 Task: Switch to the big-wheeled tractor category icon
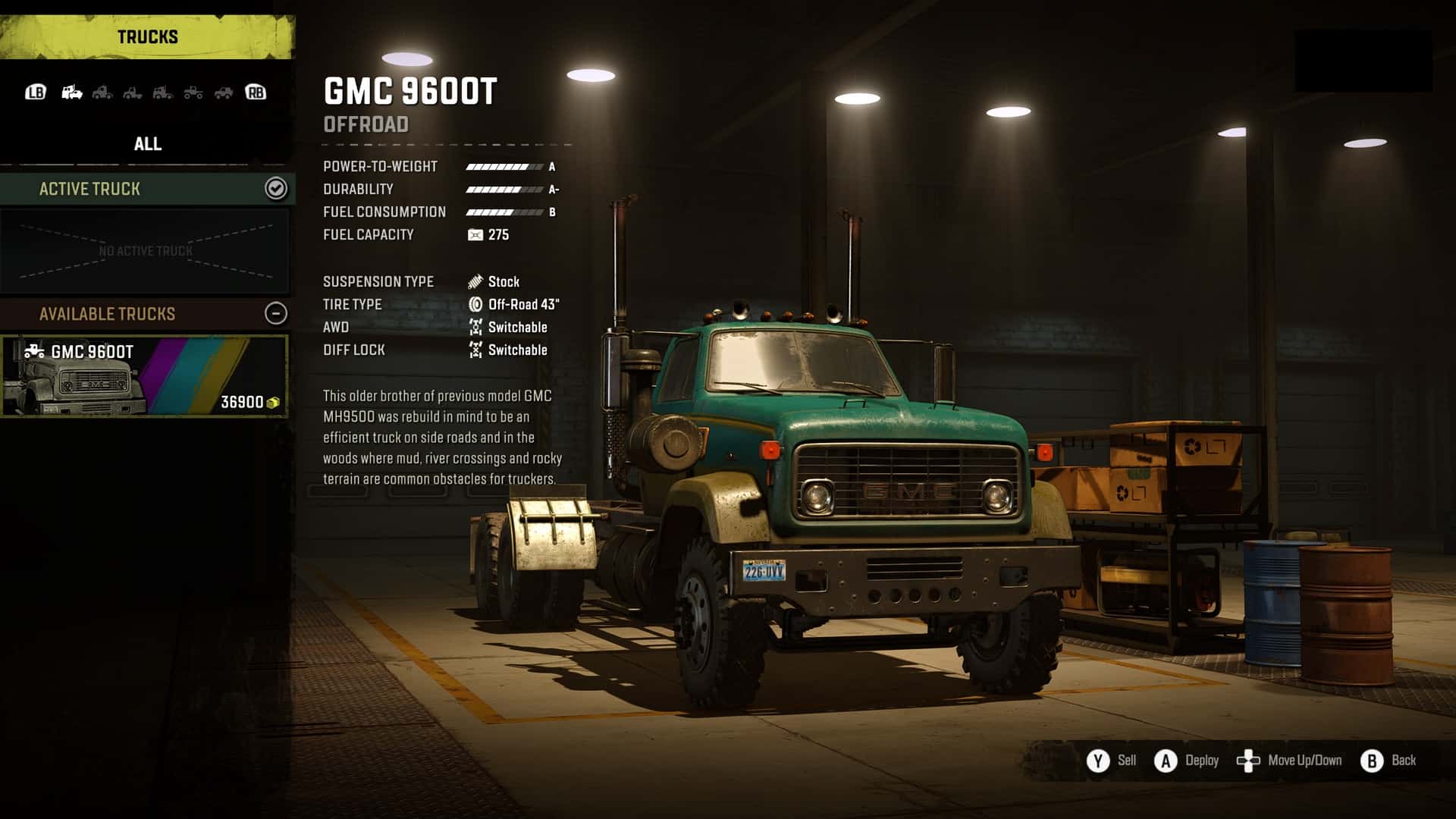coord(193,93)
